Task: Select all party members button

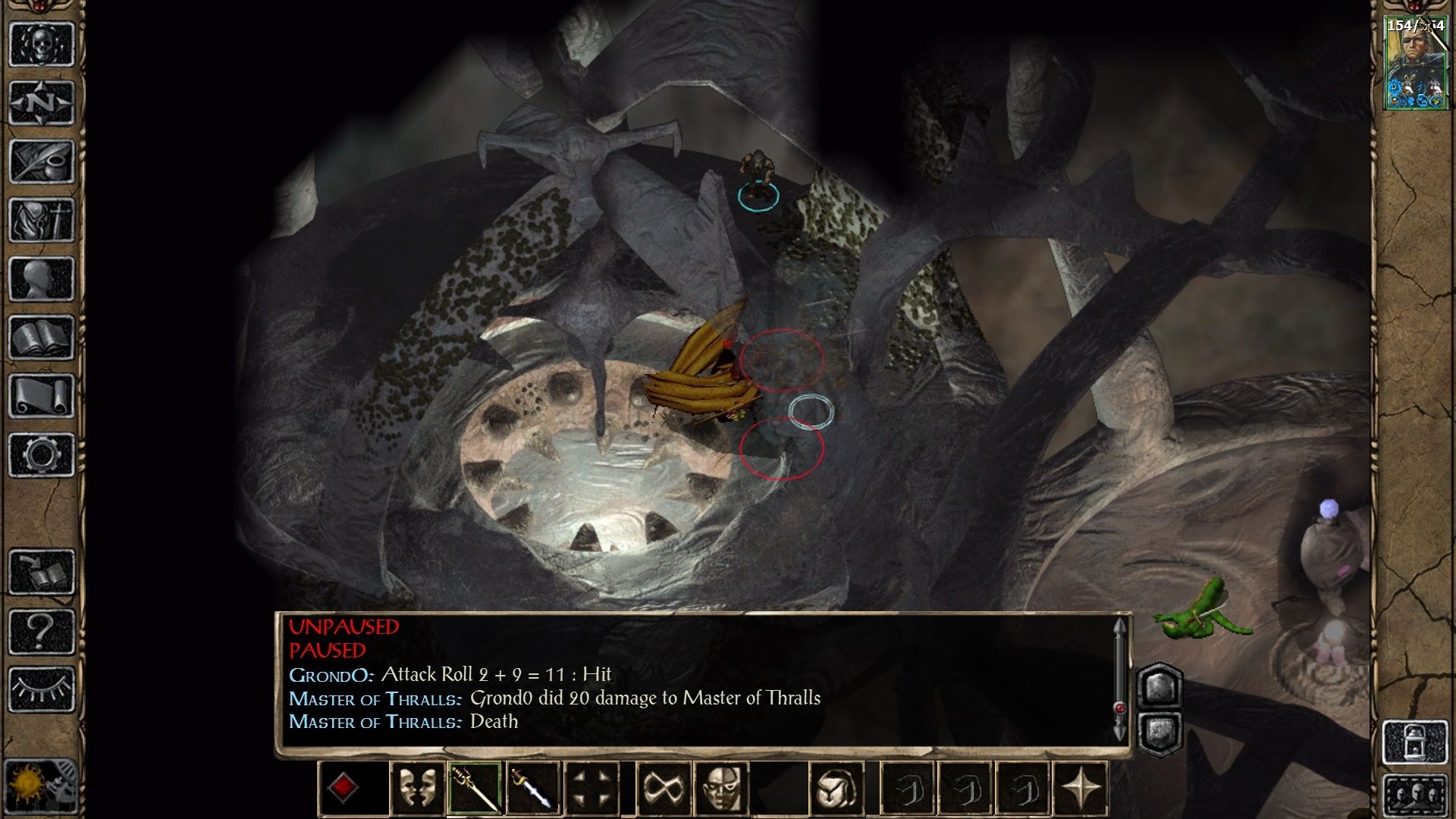Action: click(1415, 796)
